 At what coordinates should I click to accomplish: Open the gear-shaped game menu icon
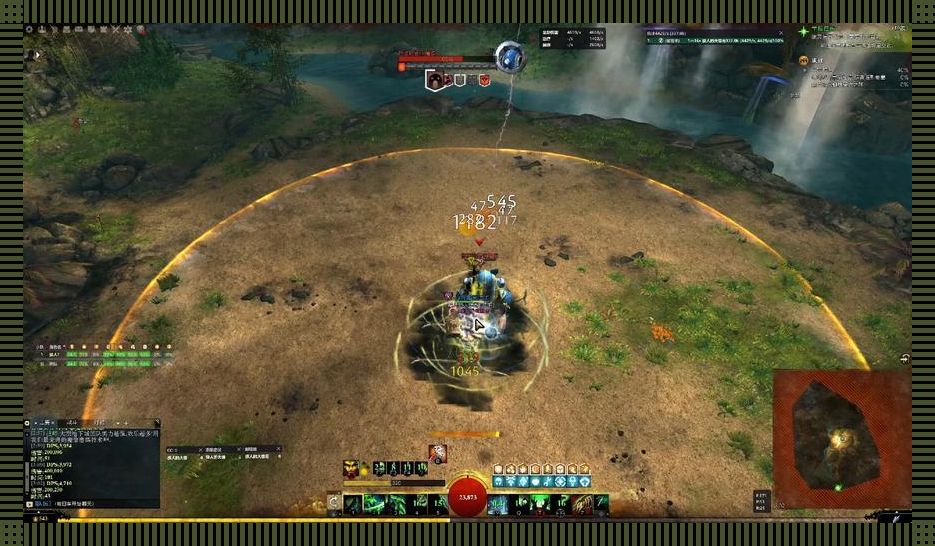30,30
